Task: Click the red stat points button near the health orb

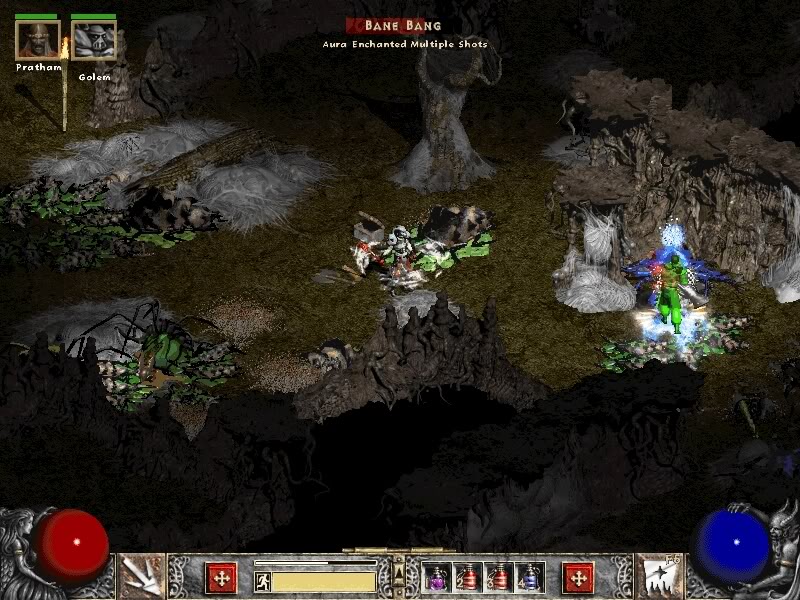Action: (221, 577)
